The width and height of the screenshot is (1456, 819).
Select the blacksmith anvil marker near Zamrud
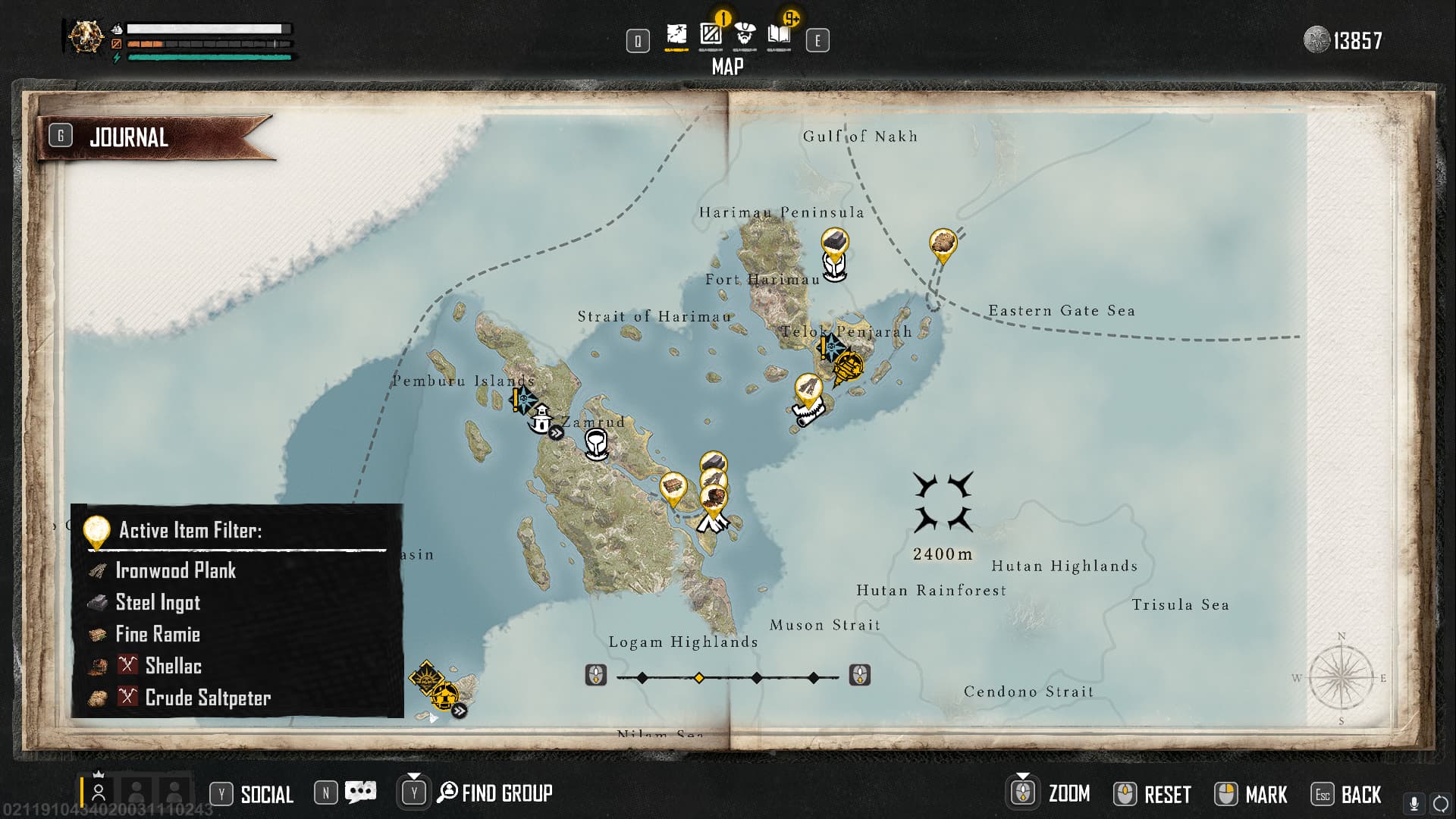[x=597, y=444]
